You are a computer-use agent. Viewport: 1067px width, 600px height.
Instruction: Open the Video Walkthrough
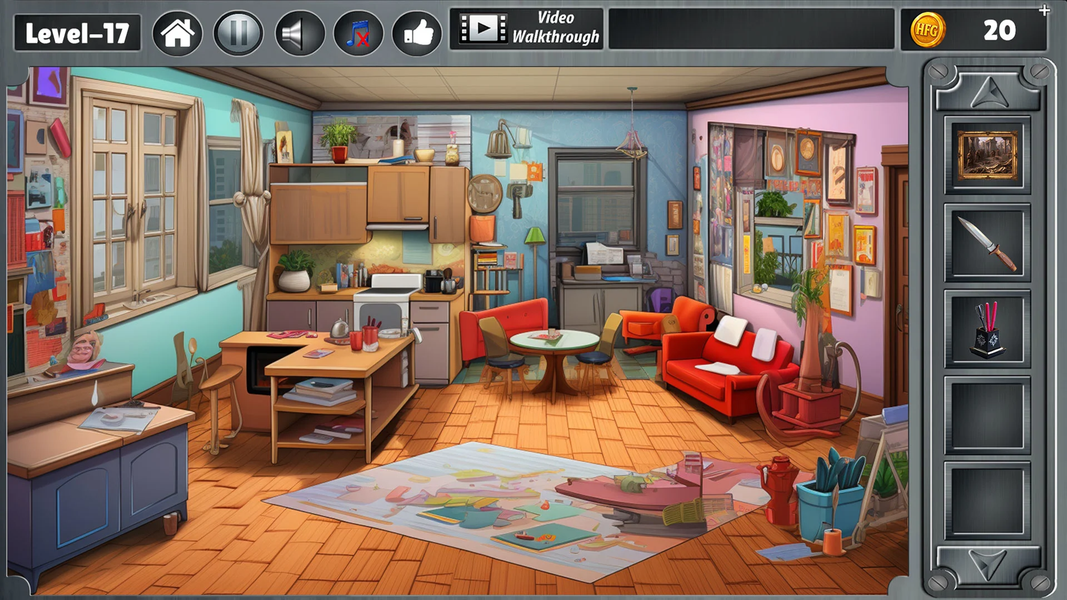click(x=527, y=29)
